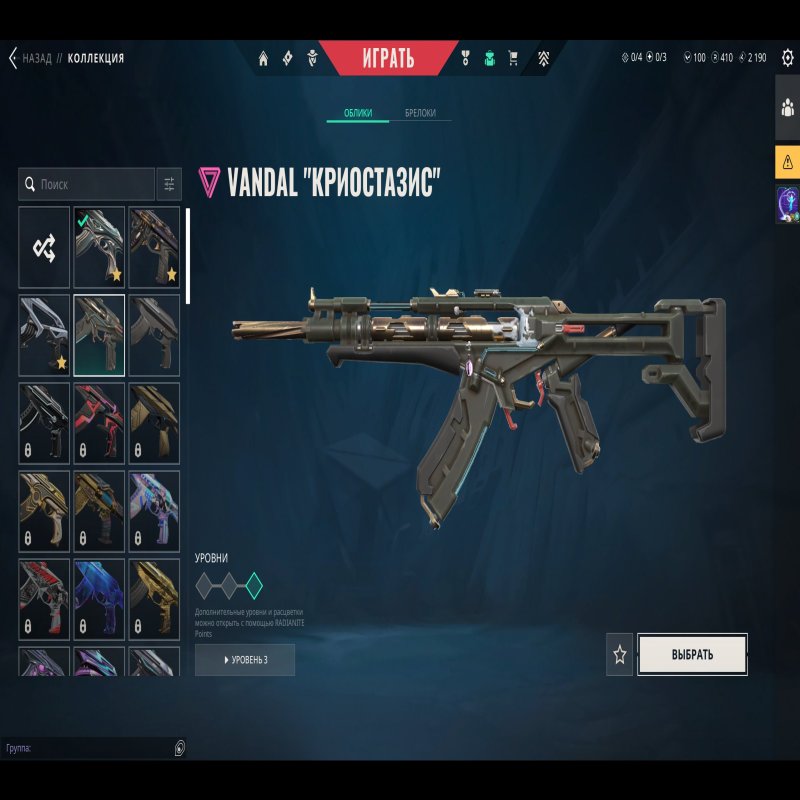Choose the random shuffle skin tile

44,247
